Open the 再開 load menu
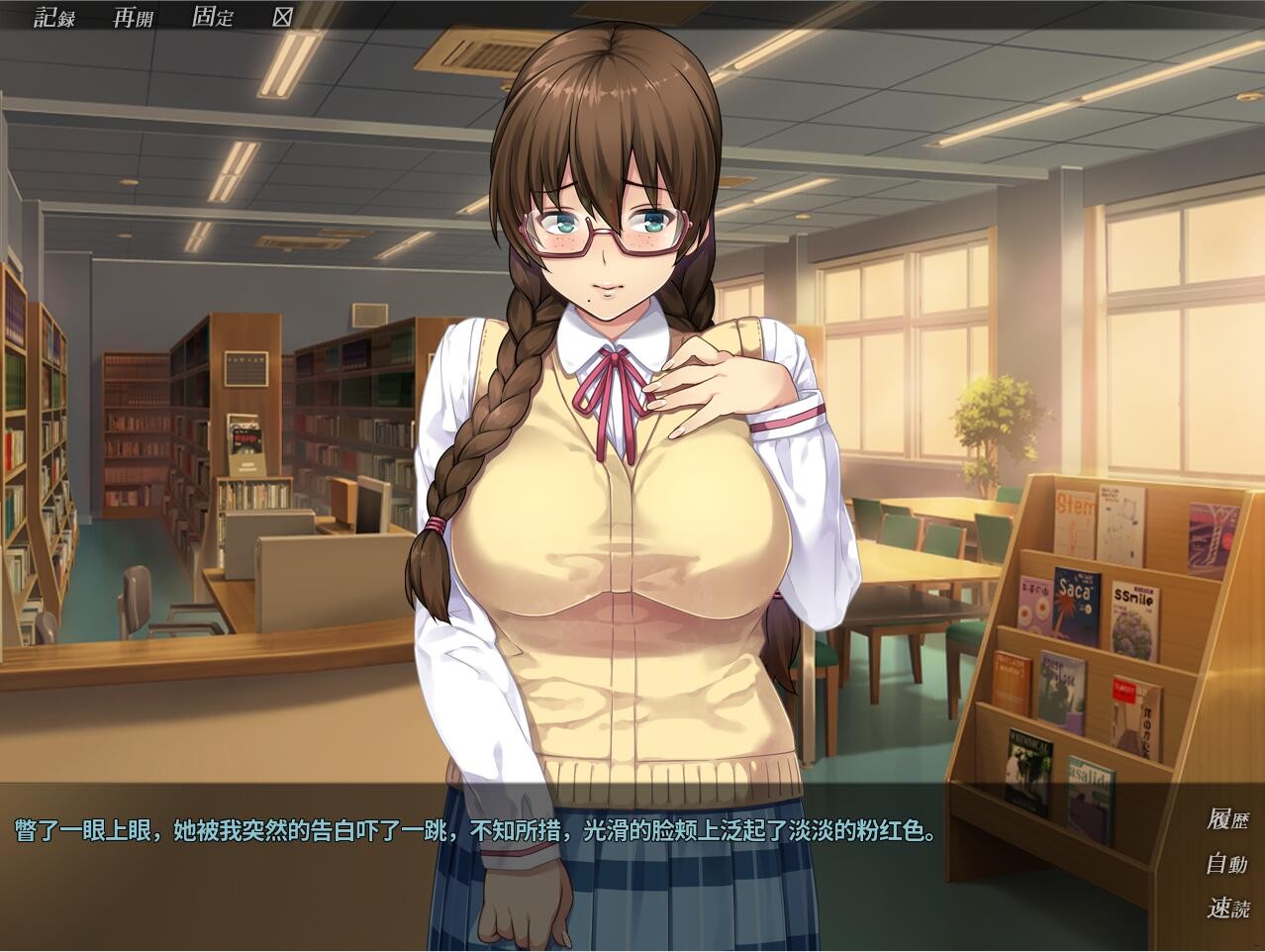The width and height of the screenshot is (1265, 952). pos(133,17)
